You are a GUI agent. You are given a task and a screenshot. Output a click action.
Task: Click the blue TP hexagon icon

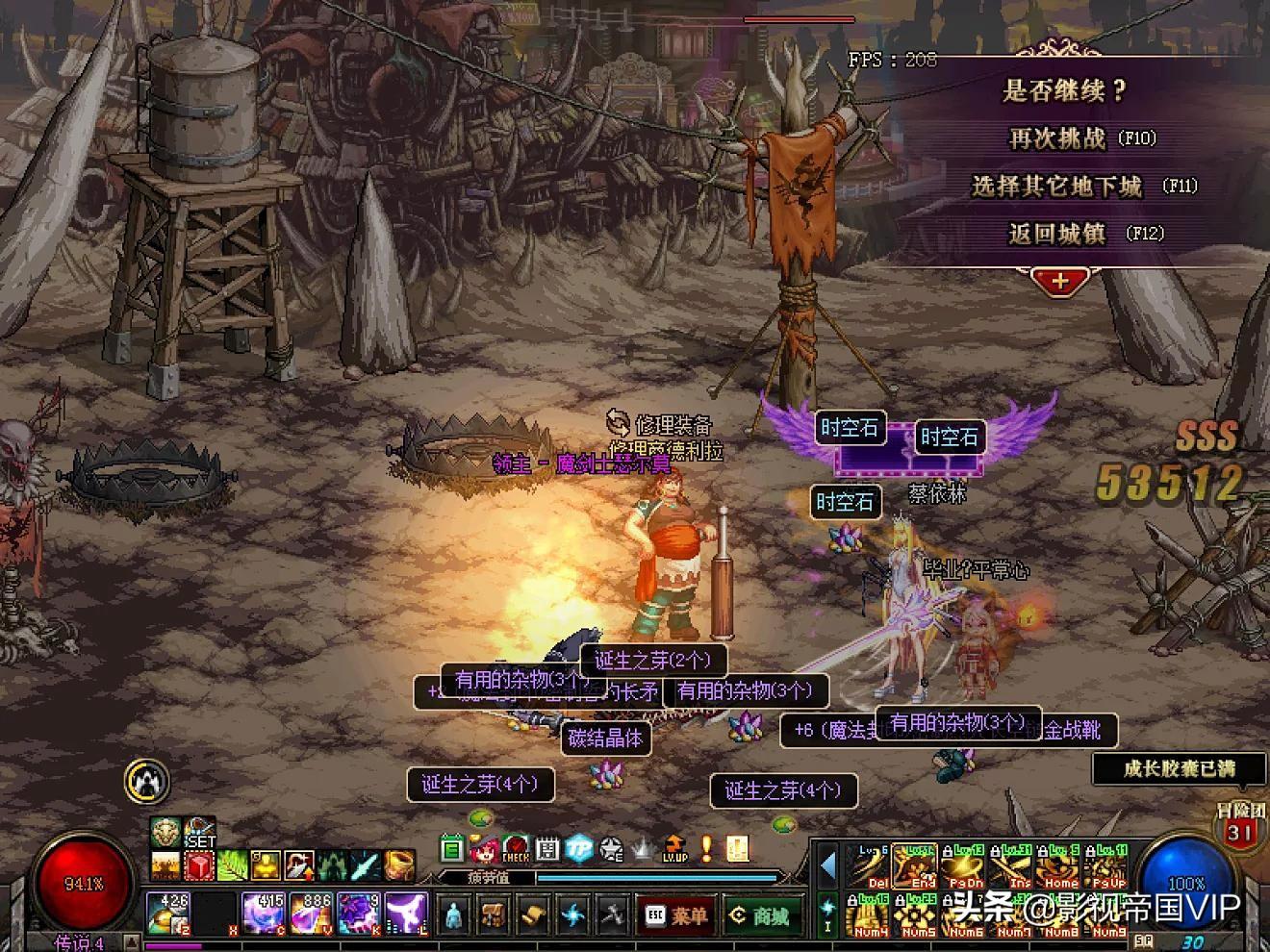click(577, 848)
